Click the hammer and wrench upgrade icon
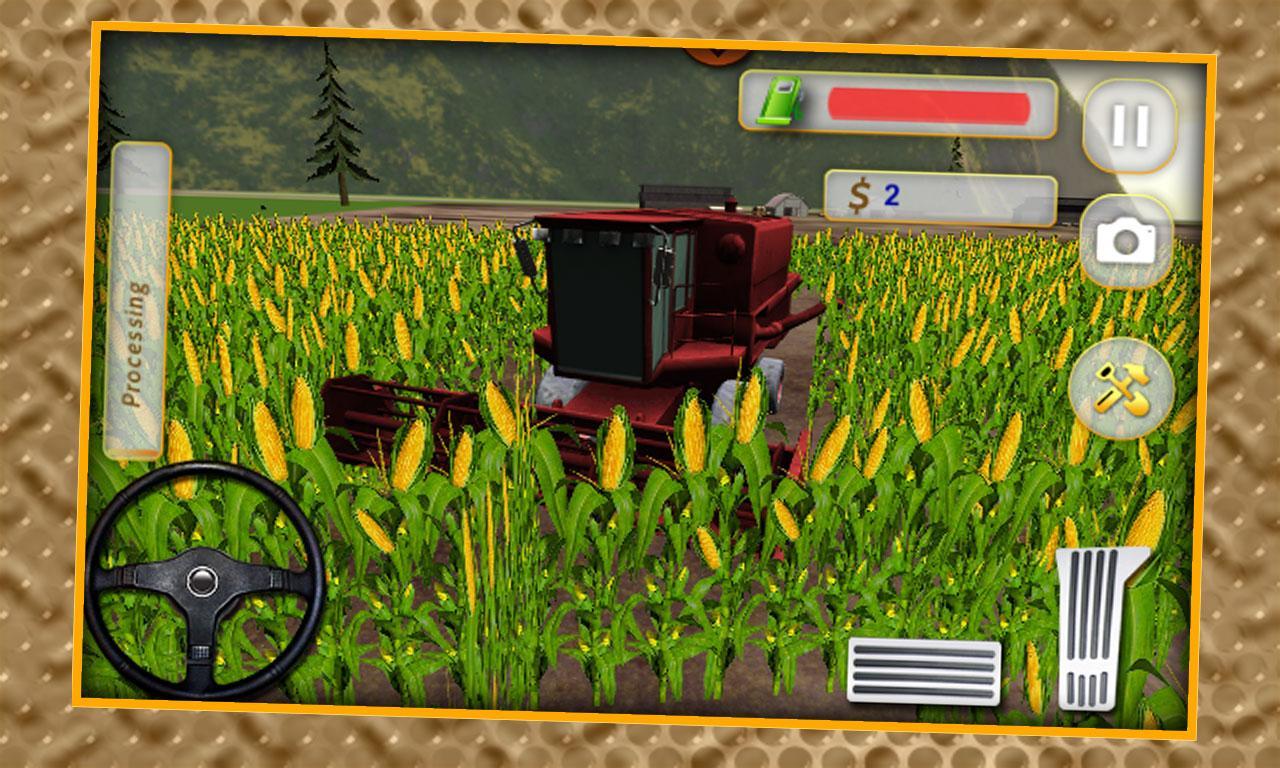Screen dimensions: 1280x768 1124,389
